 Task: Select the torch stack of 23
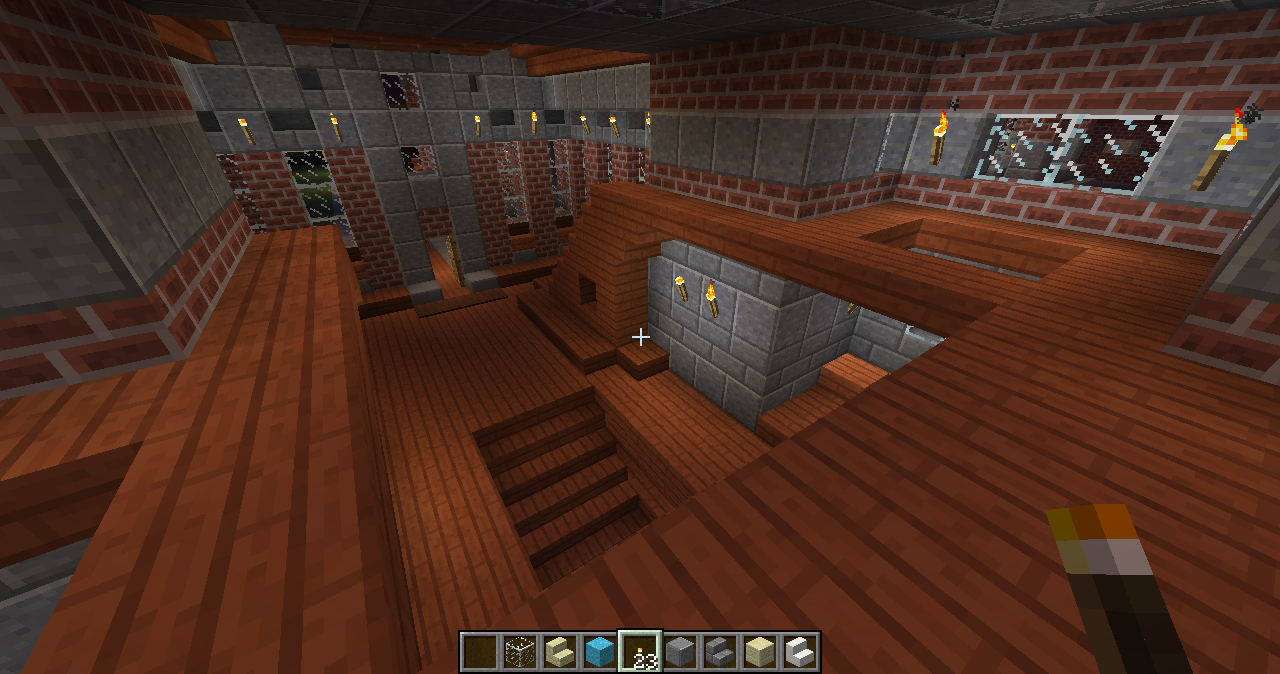point(640,652)
